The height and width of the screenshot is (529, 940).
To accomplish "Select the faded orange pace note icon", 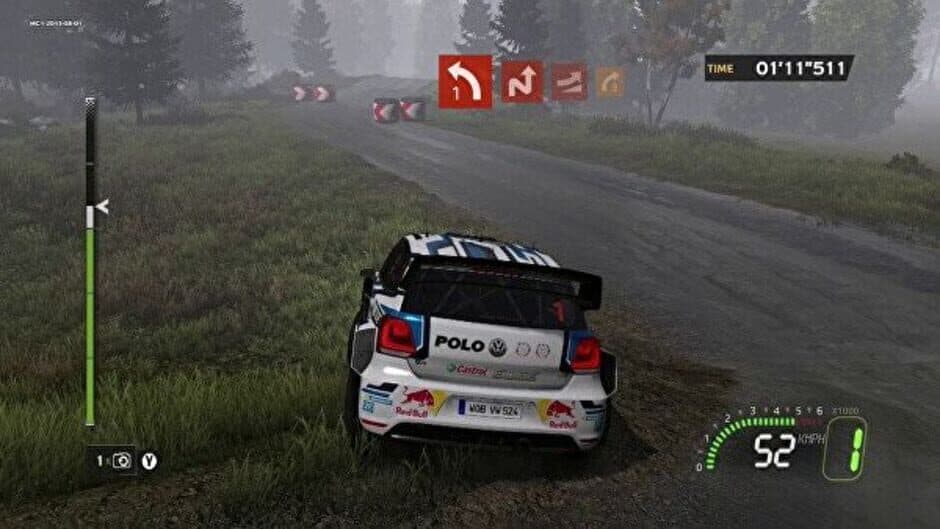I will (610, 82).
